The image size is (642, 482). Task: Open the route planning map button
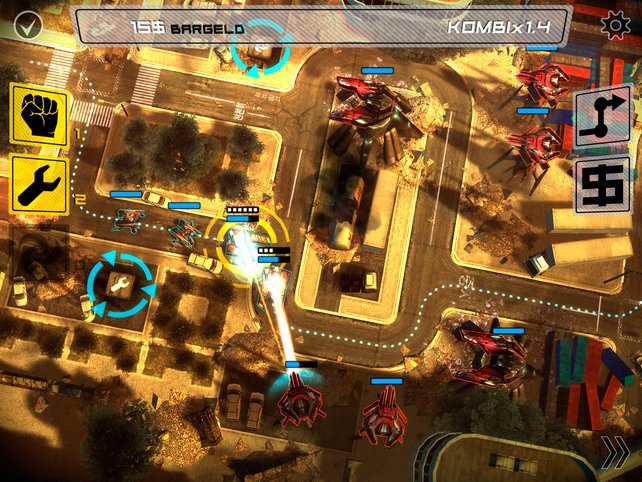[603, 117]
